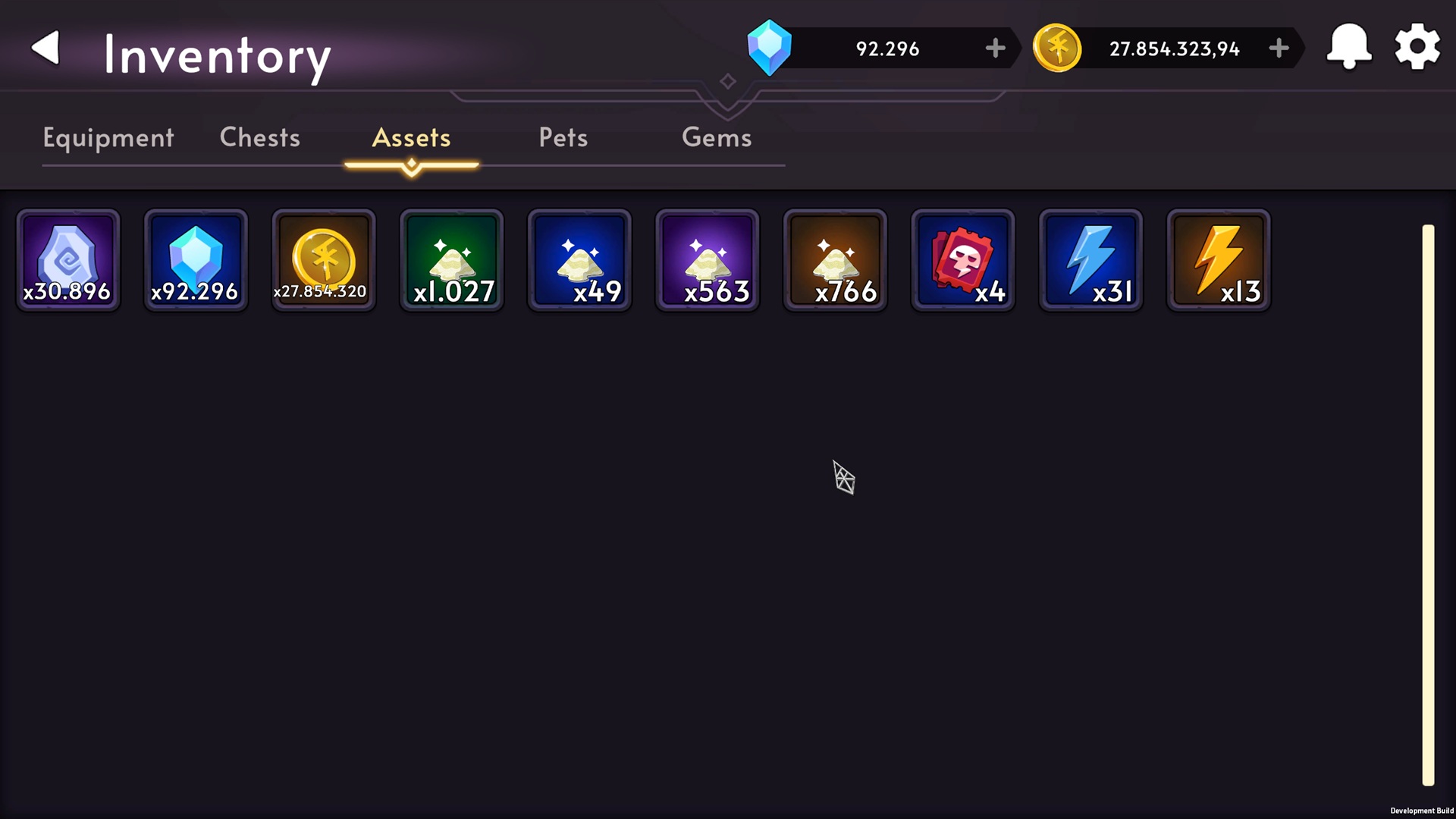Open the settings gear menu
Image resolution: width=1456 pixels, height=819 pixels.
(x=1416, y=47)
